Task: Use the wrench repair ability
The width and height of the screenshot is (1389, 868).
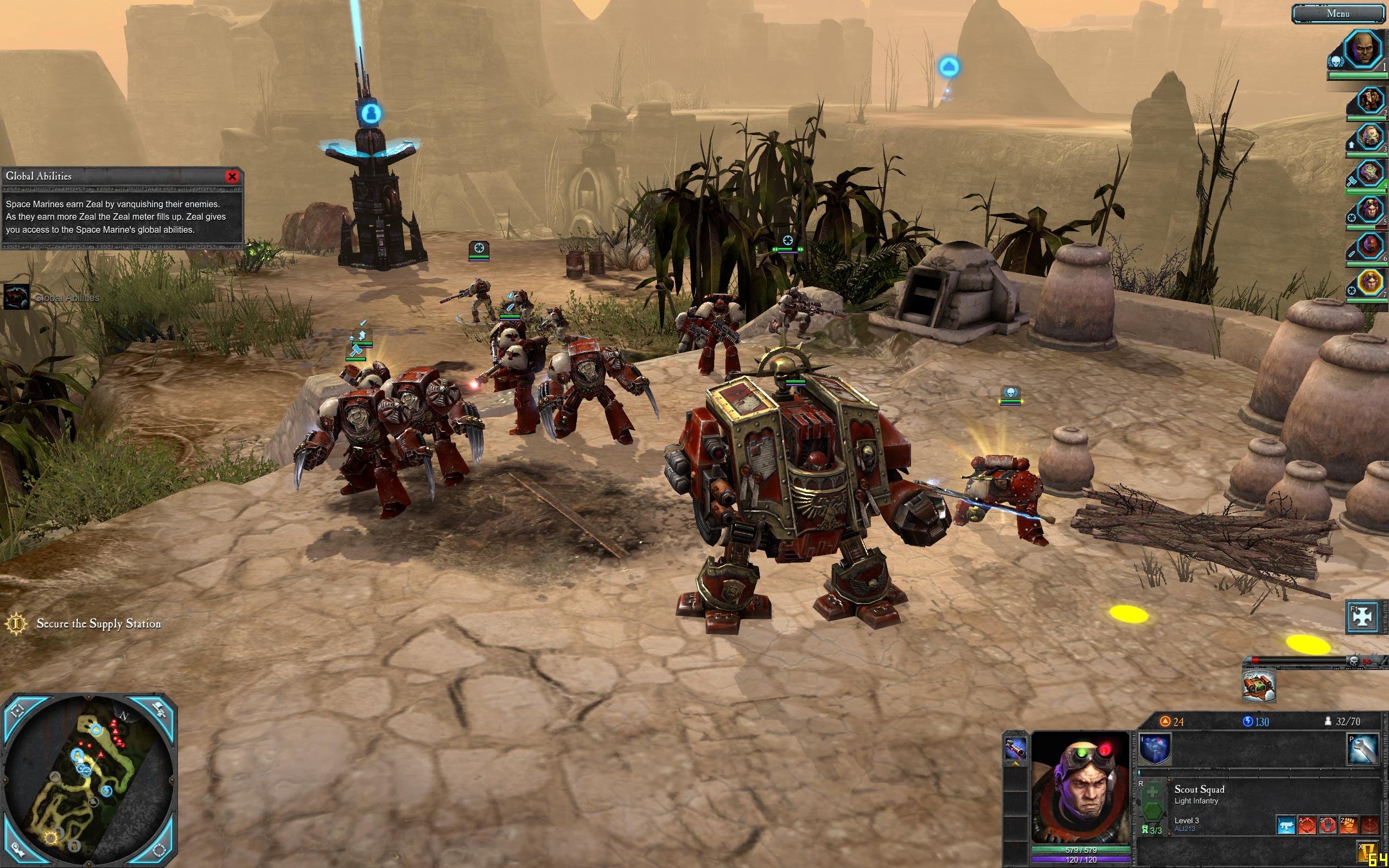Action: point(1362,749)
